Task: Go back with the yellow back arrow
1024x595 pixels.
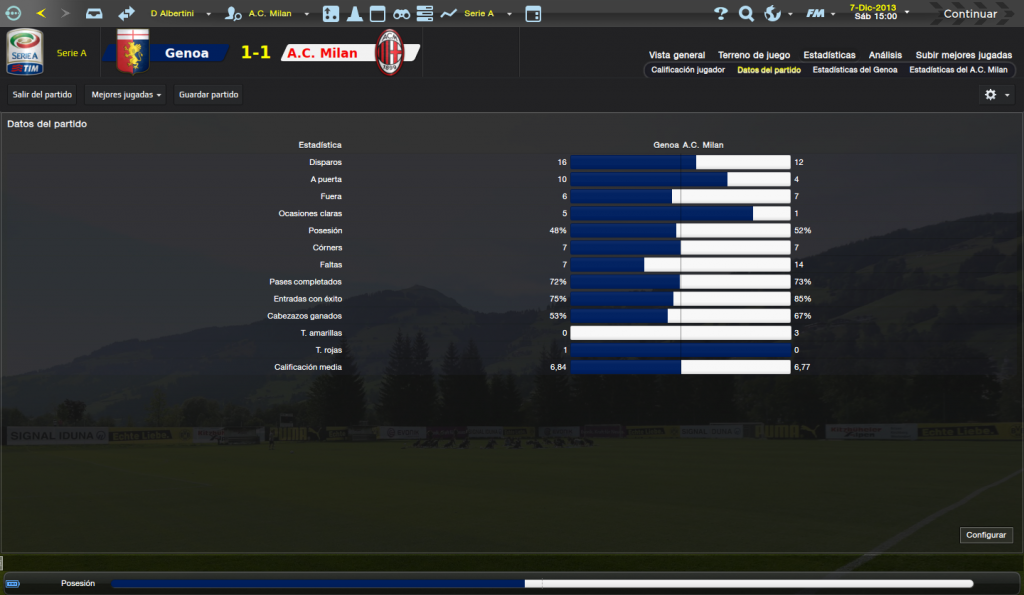Action: coord(41,14)
